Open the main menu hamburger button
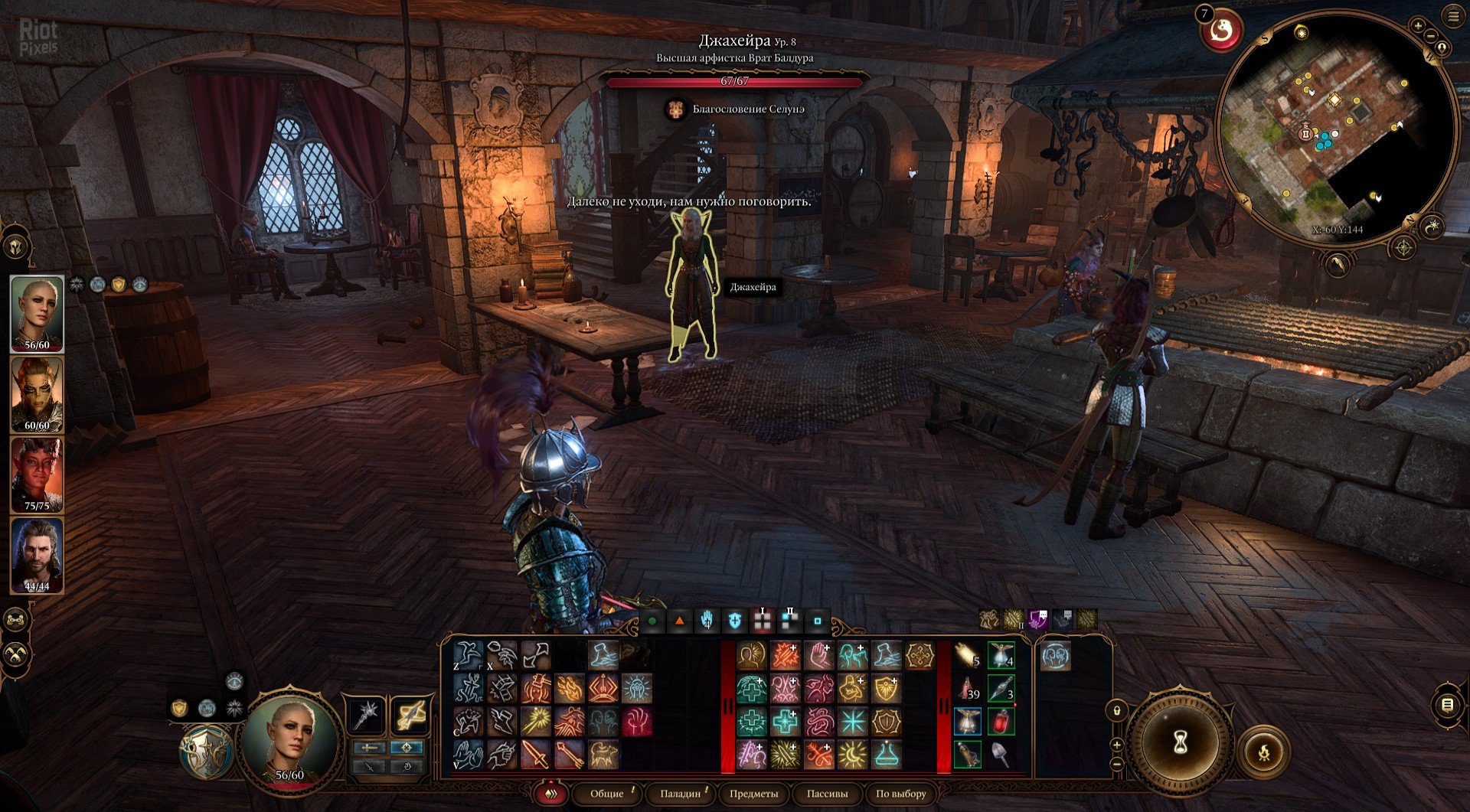The image size is (1470, 812). (x=1454, y=16)
